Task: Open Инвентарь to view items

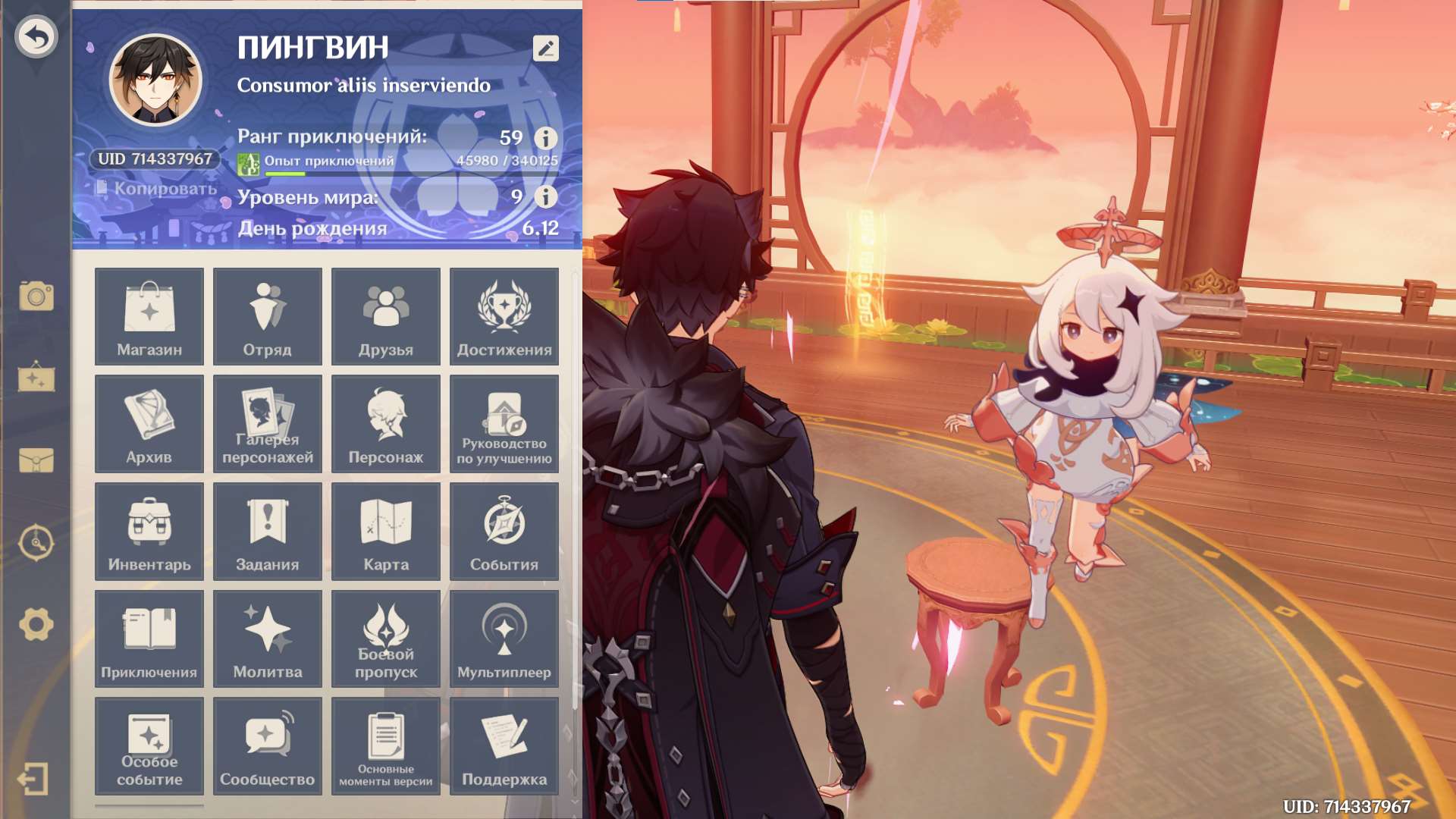Action: tap(149, 531)
